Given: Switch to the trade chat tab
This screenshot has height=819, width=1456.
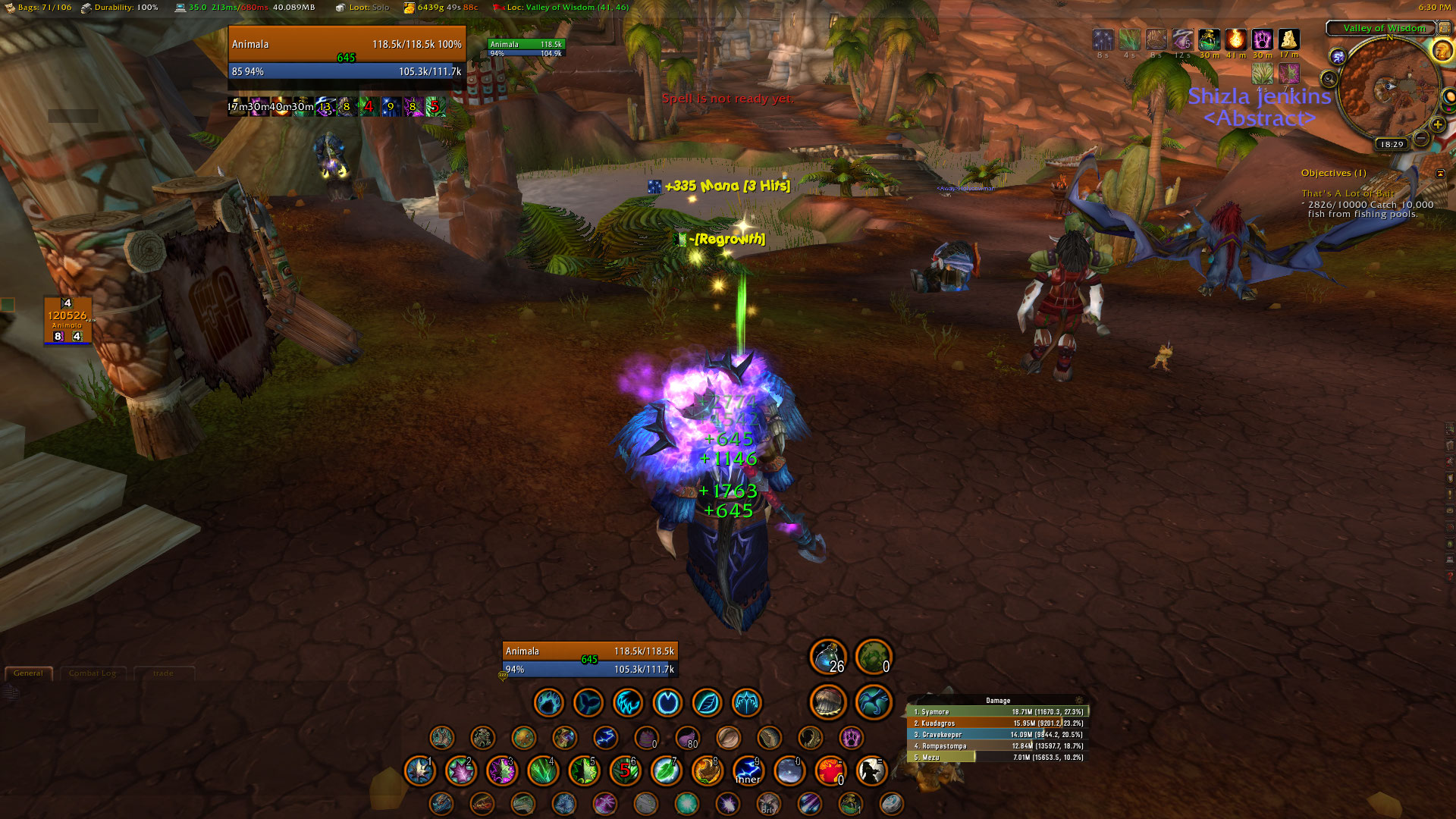Looking at the screenshot, I should (163, 673).
